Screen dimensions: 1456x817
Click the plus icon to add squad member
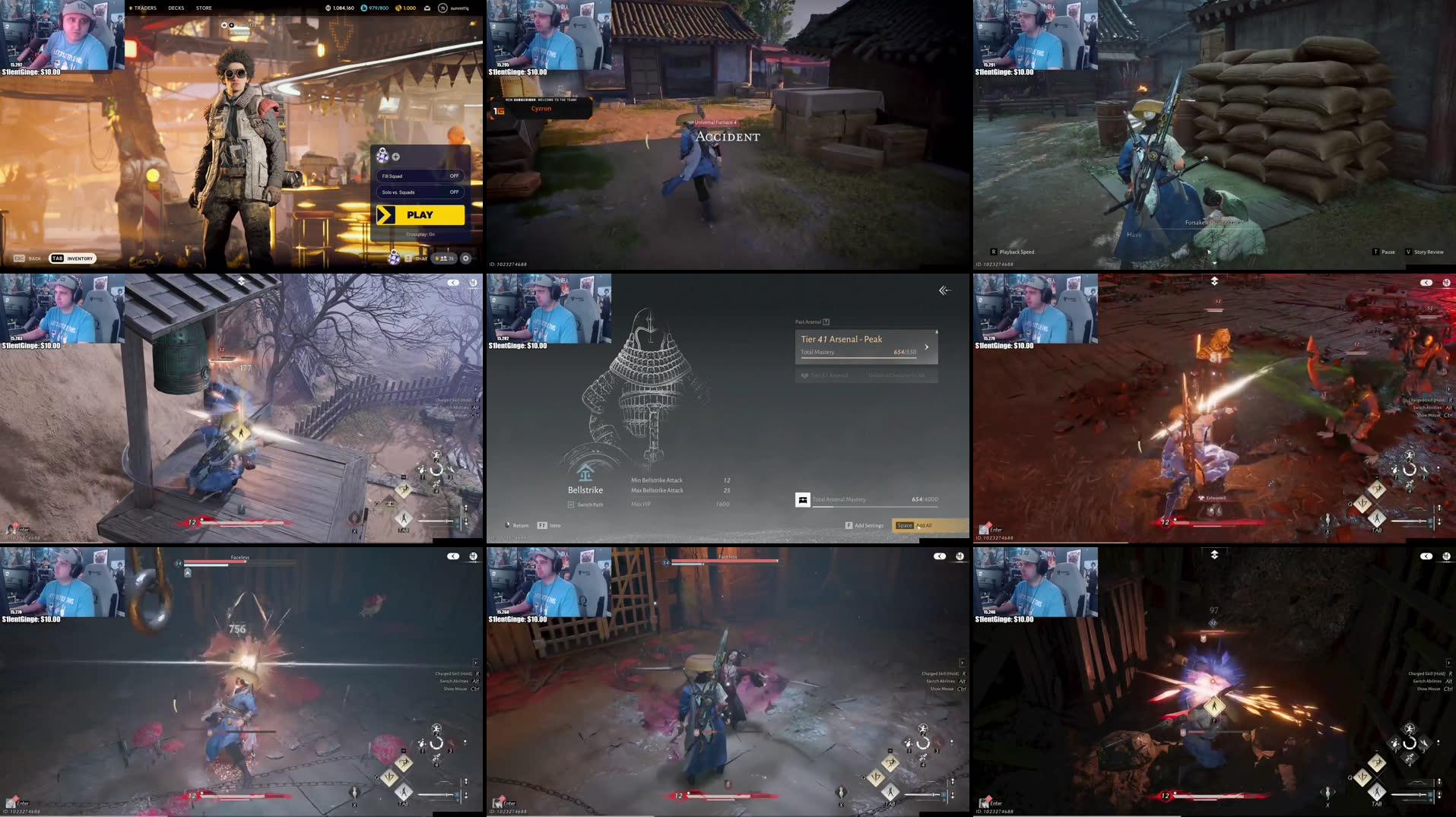[395, 157]
